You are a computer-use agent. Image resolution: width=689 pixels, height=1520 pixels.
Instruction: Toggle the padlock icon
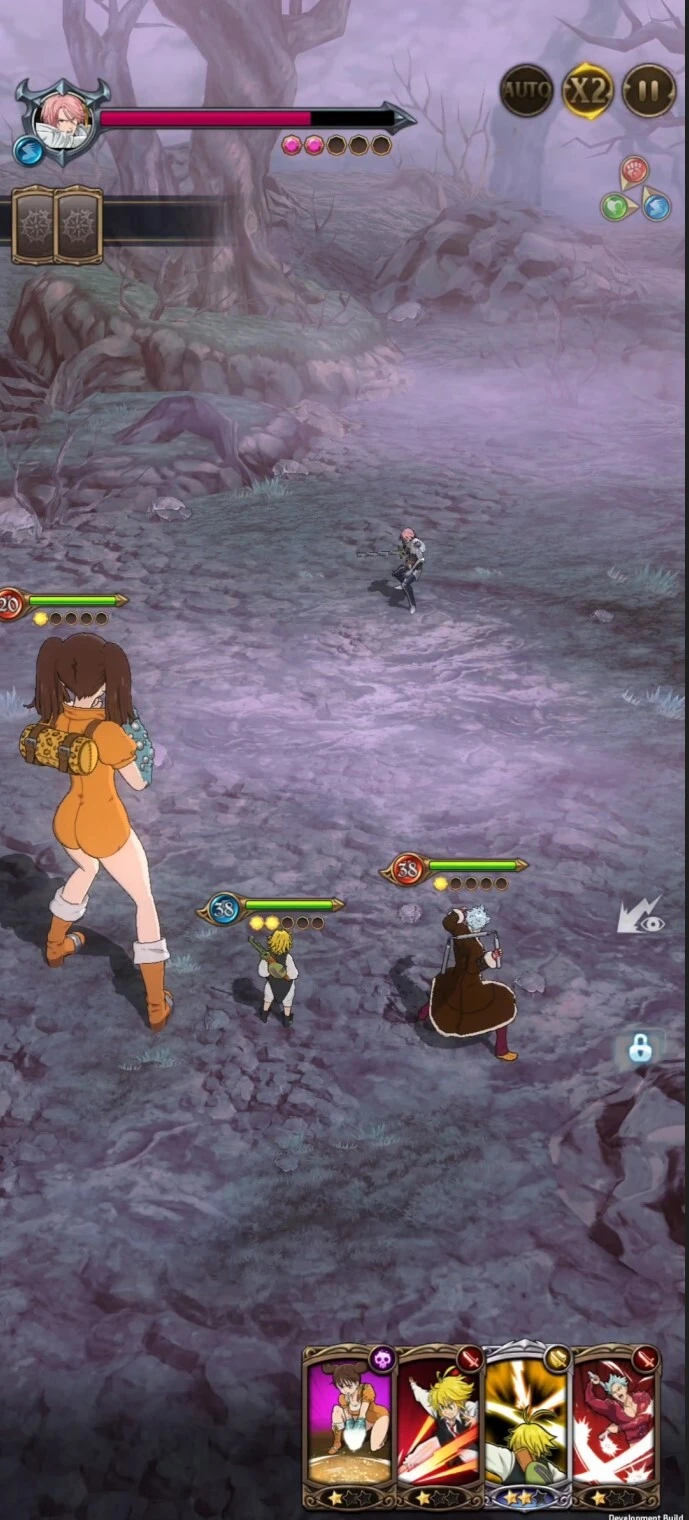point(640,1049)
